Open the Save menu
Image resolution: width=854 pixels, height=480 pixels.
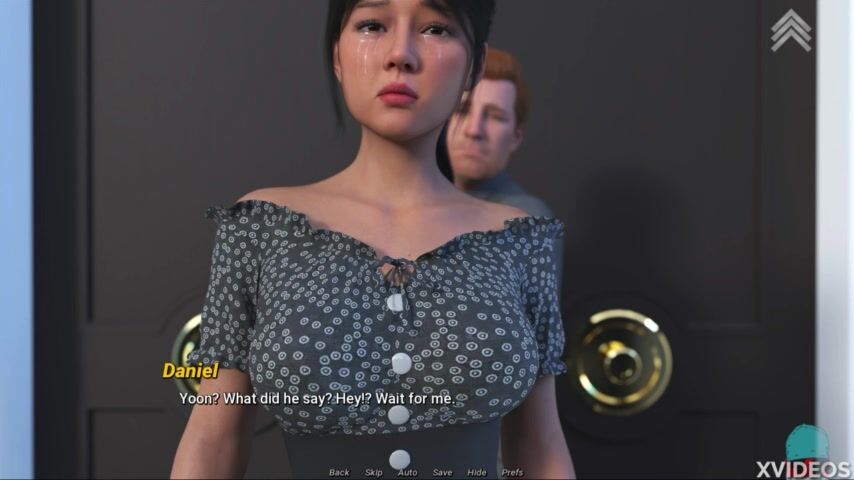click(442, 472)
